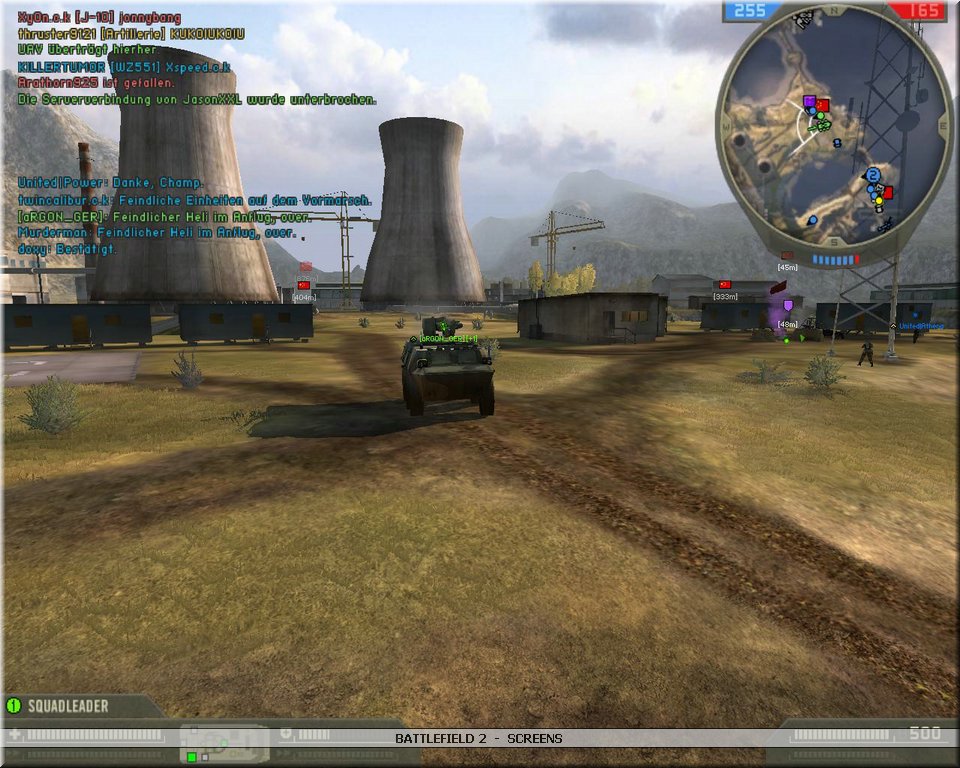
Task: Click the SQUADLEADER squad badge
Action: 60,706
